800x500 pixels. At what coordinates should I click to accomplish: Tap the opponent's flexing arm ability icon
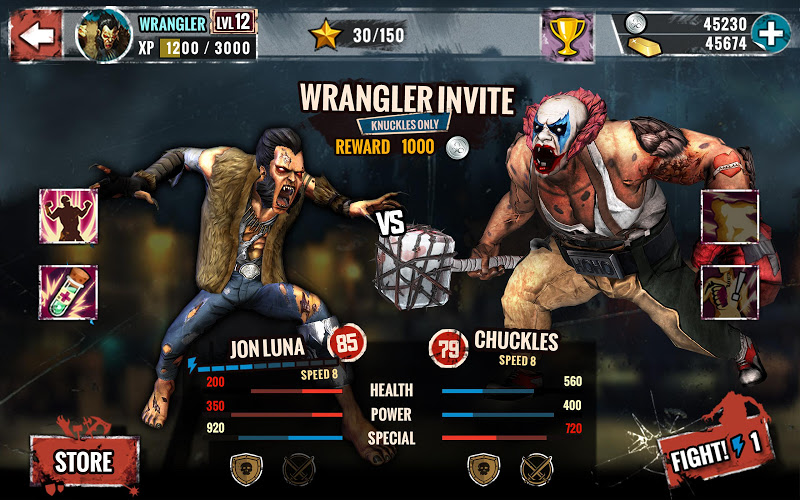728,216
